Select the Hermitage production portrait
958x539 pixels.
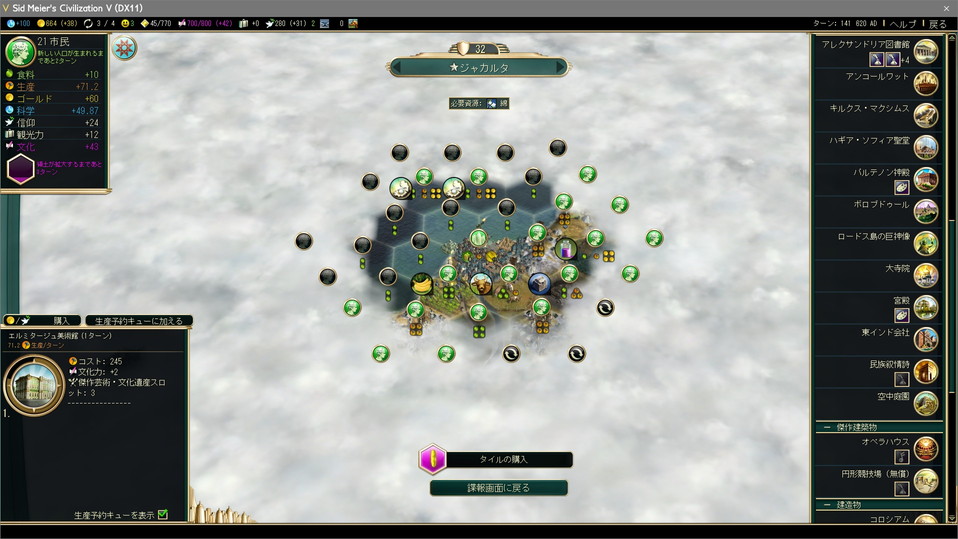[32, 383]
